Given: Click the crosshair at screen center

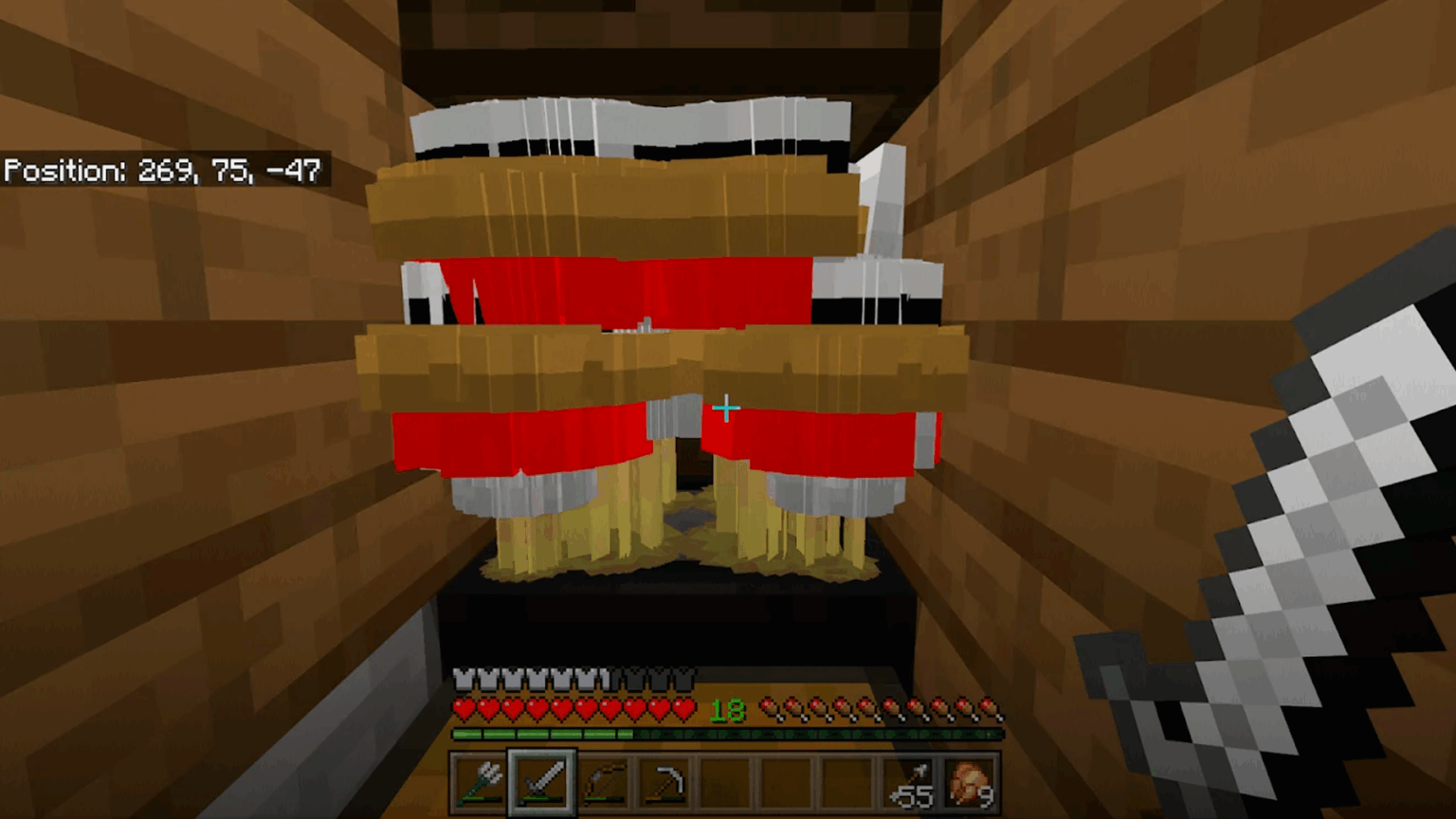Looking at the screenshot, I should click(x=725, y=409).
